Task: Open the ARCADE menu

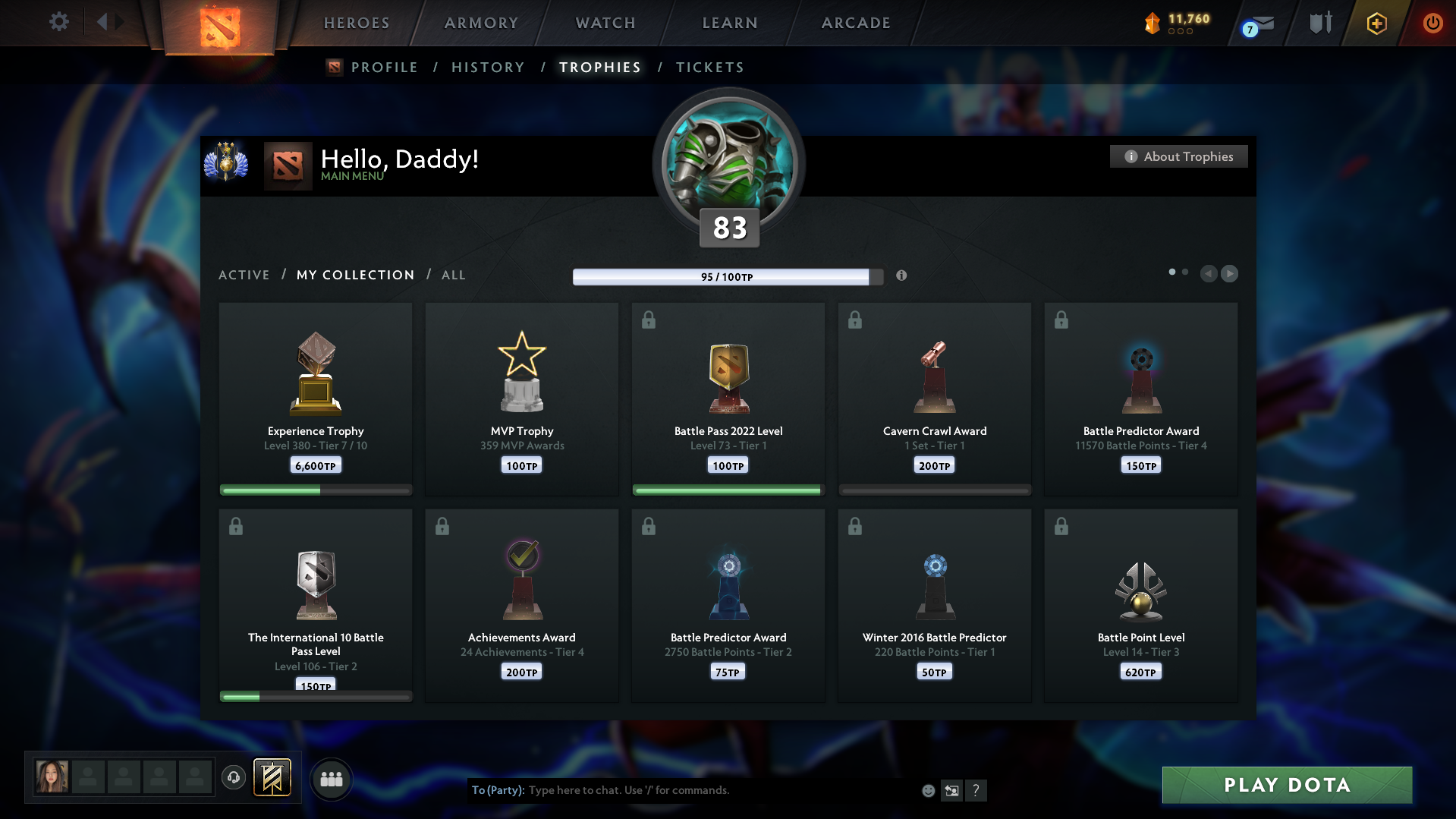Action: 856,23
